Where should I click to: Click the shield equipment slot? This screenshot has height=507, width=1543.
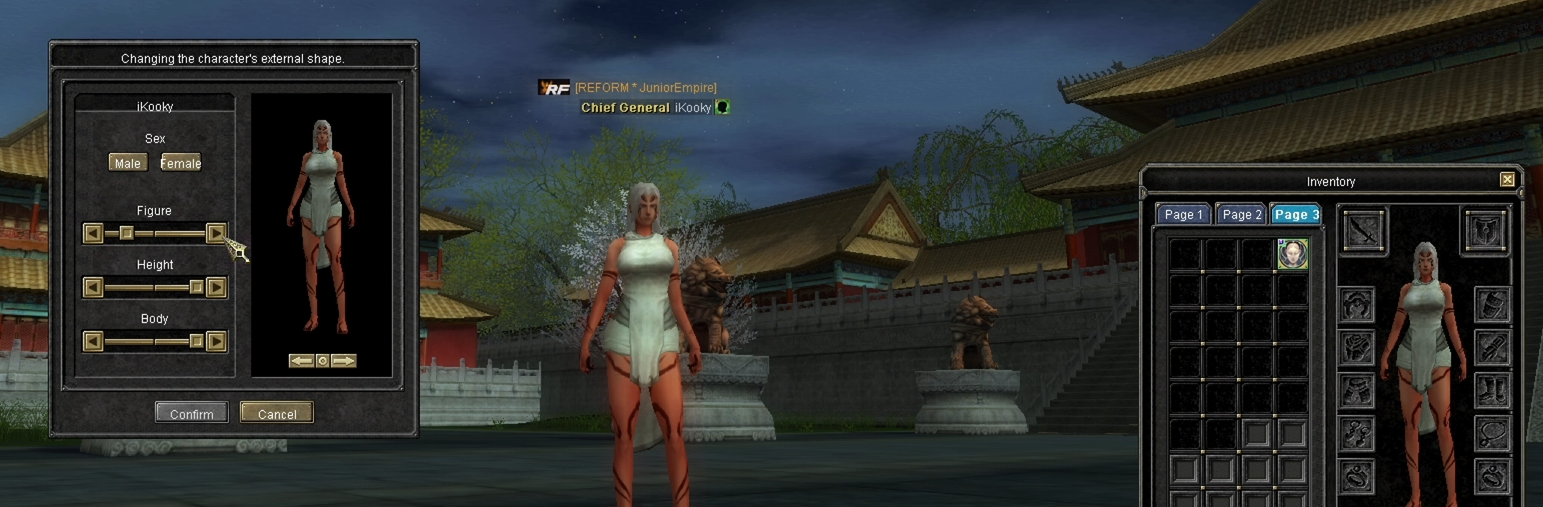(x=1486, y=231)
